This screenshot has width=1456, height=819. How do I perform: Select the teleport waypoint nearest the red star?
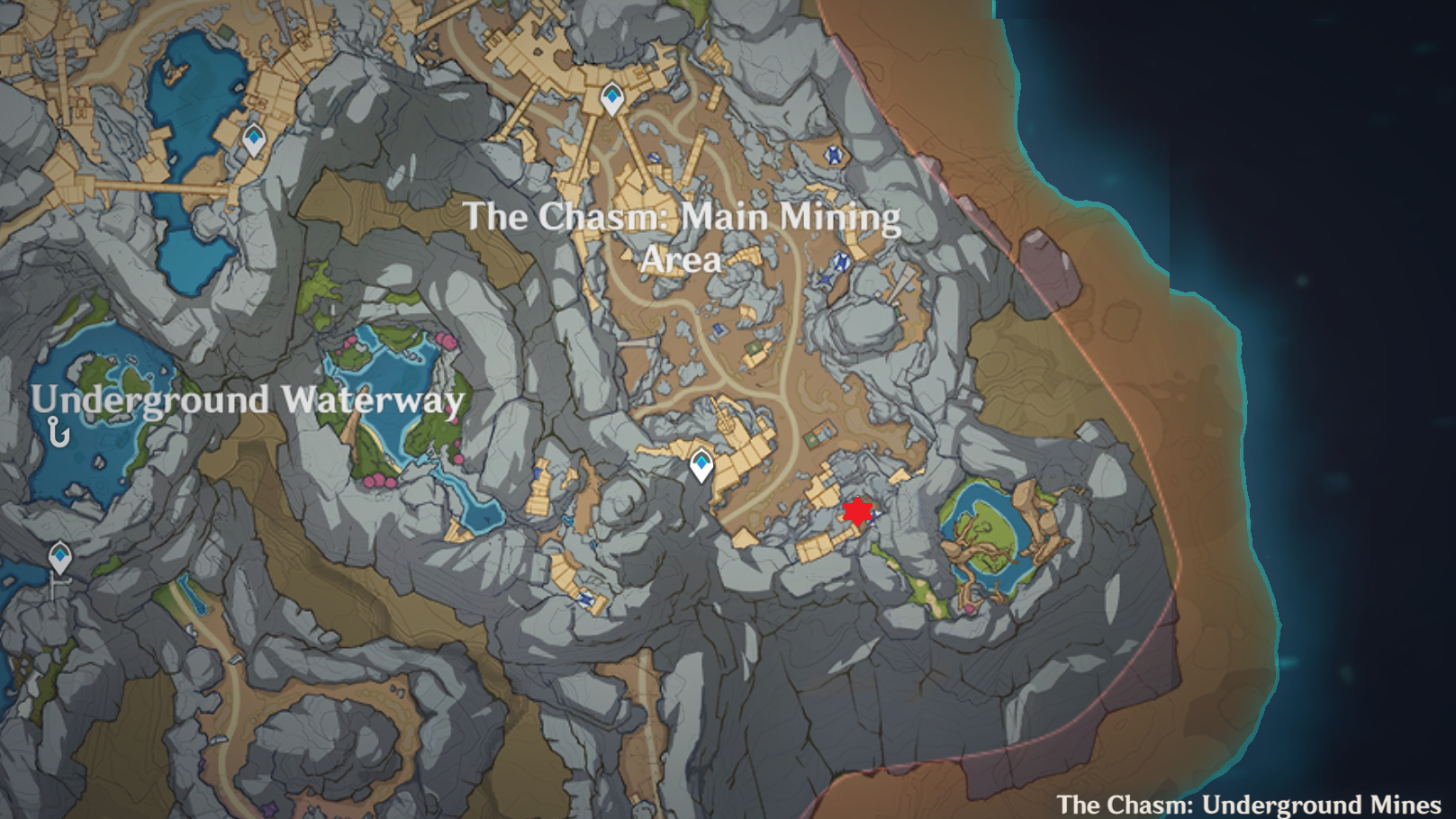click(x=701, y=465)
